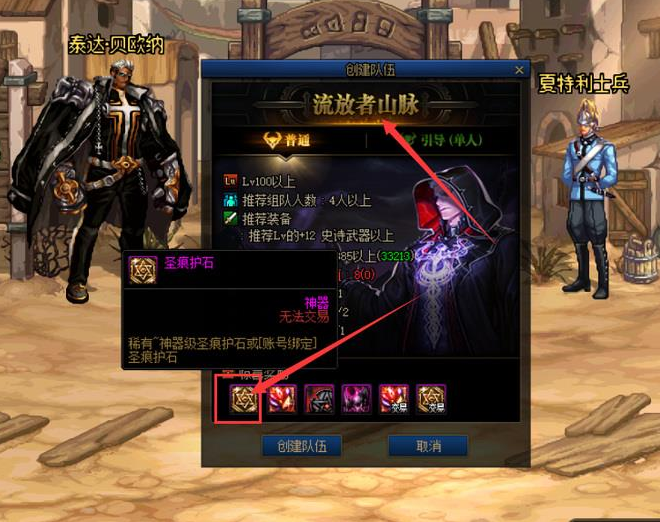Cancel with the 取消 button
660x522 pixels.
click(x=430, y=446)
